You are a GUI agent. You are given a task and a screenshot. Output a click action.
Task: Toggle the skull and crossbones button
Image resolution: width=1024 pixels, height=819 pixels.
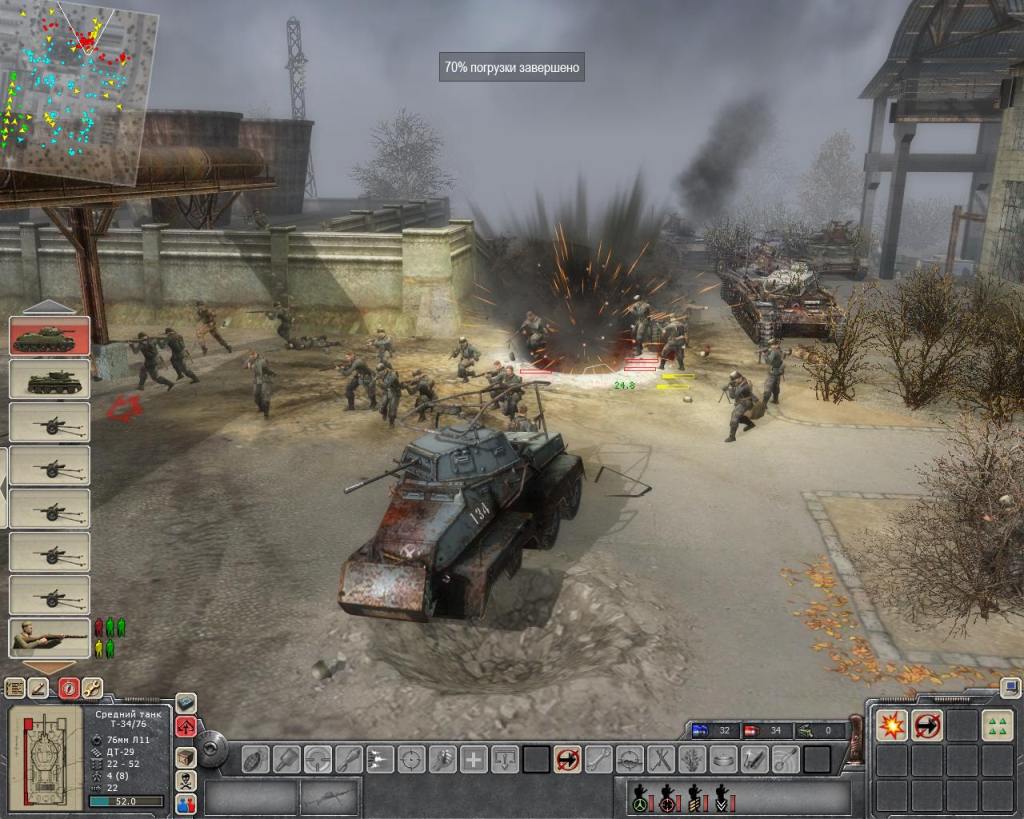pos(186,780)
